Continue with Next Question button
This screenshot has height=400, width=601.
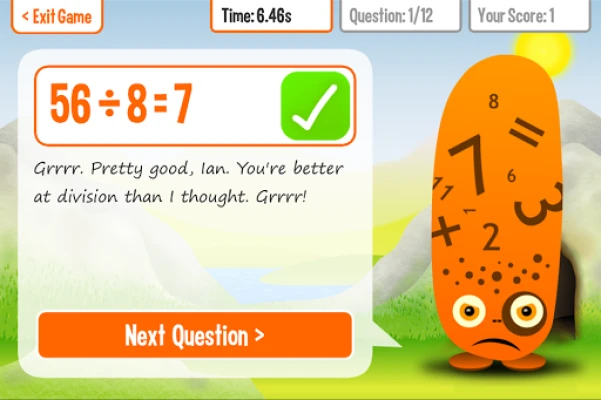click(x=195, y=335)
